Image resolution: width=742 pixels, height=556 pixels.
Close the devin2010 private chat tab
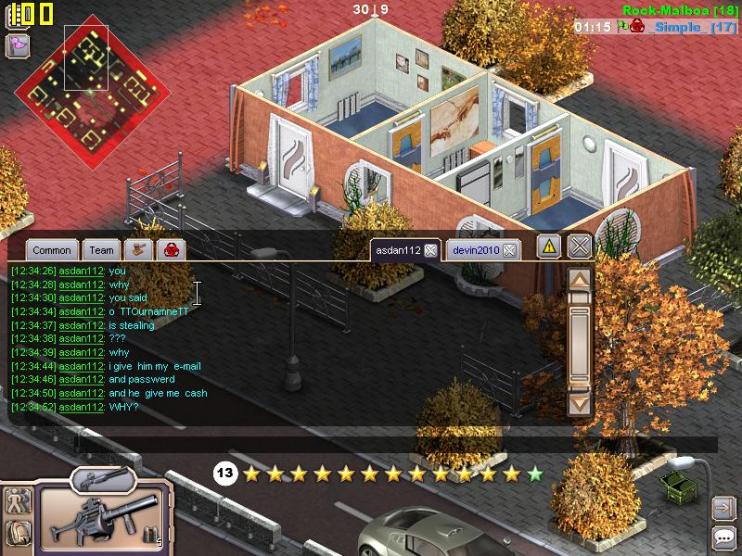tap(509, 250)
